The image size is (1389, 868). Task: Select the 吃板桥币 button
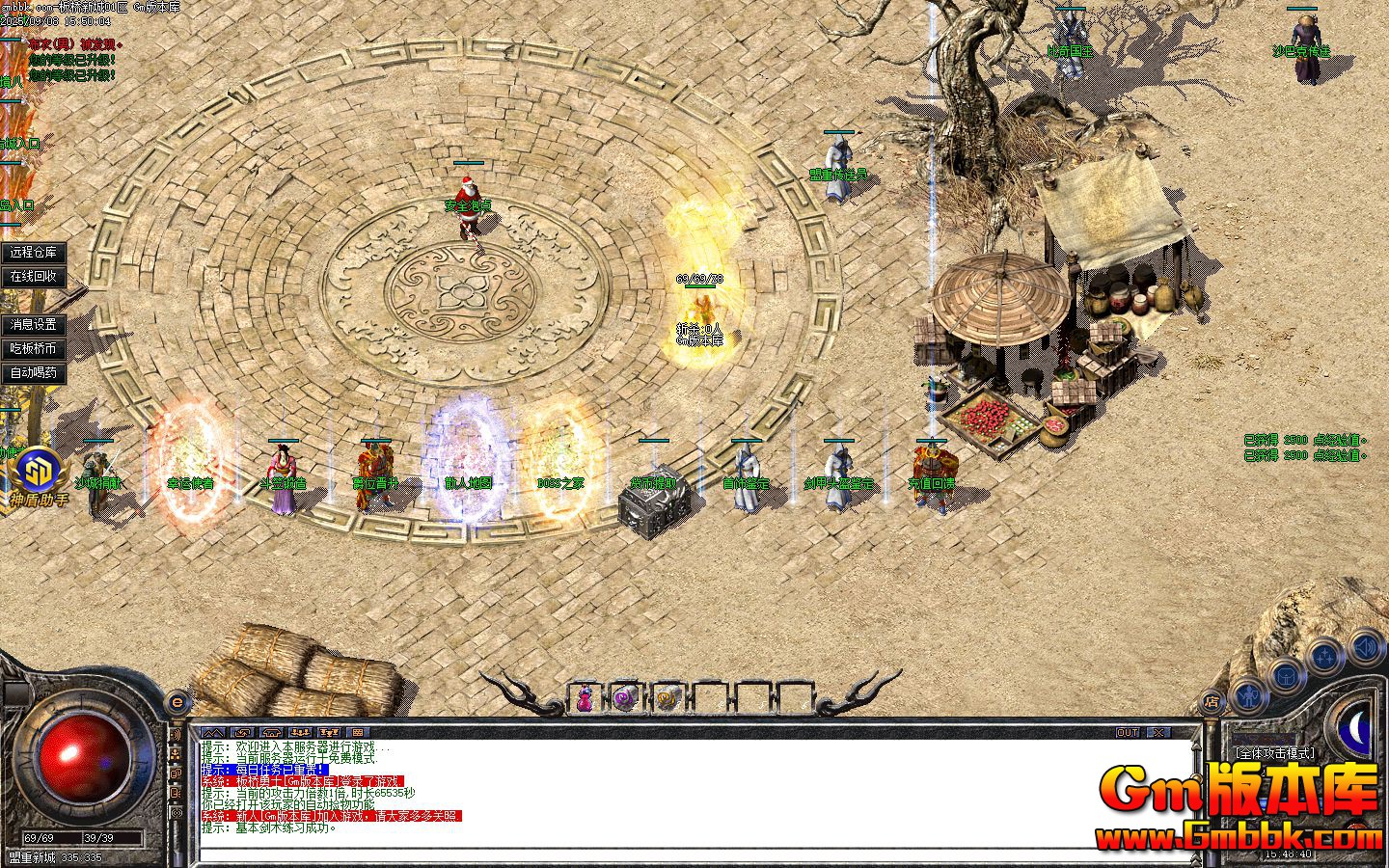[x=34, y=349]
